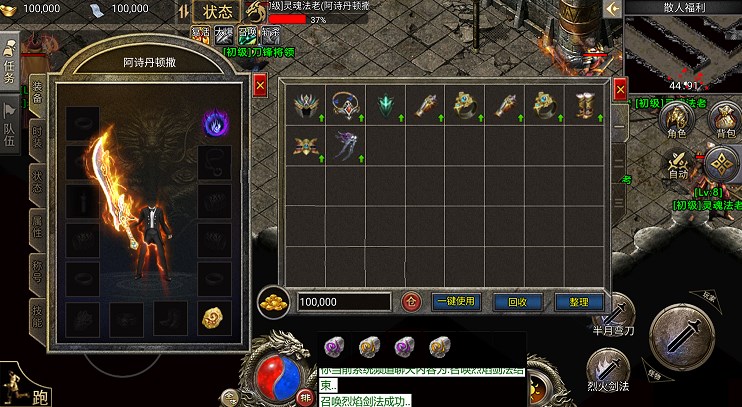
Task: Click the 回收 (recycle) button
Action: [x=517, y=301]
